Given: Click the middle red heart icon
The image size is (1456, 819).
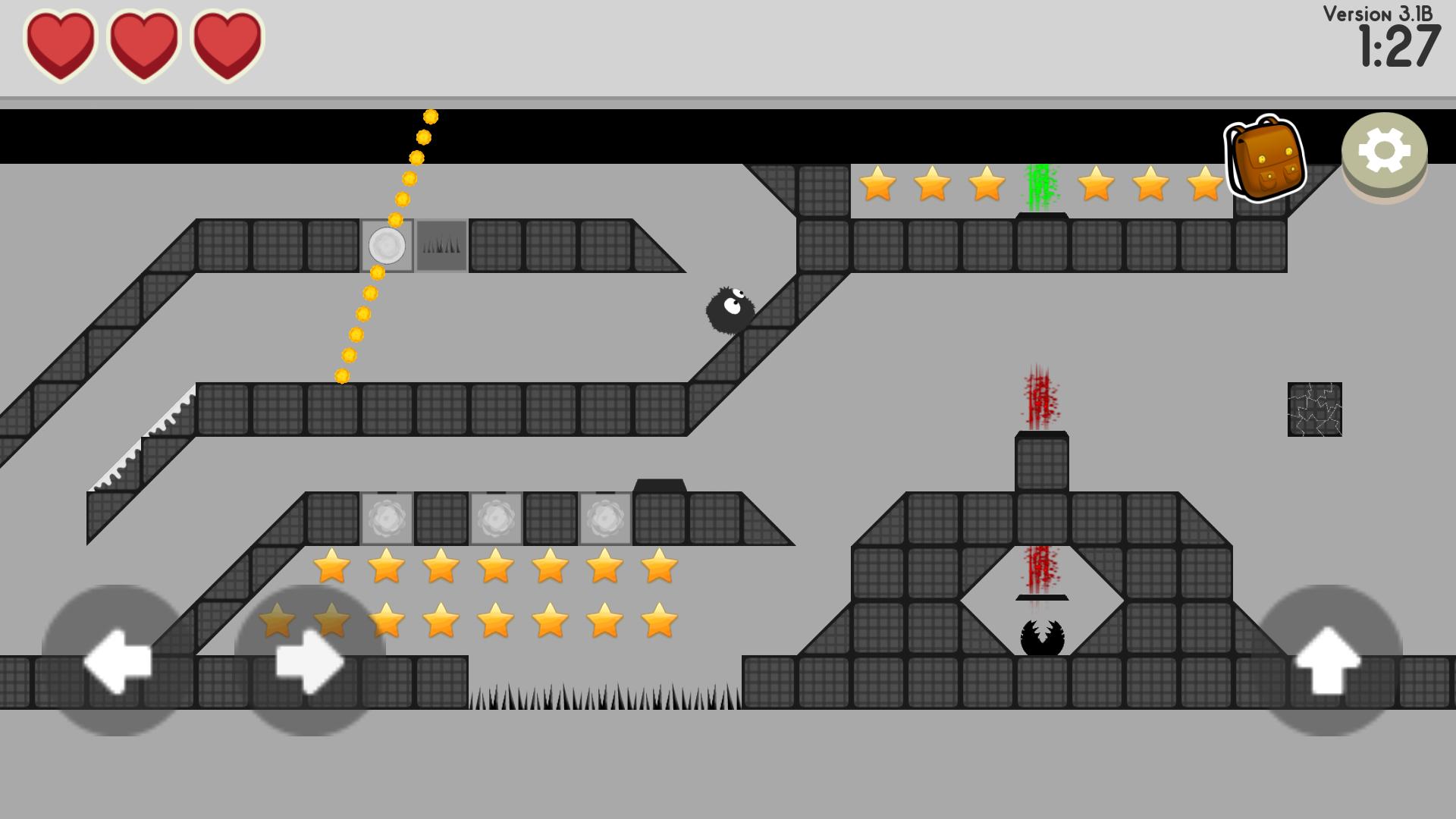Looking at the screenshot, I should [x=144, y=45].
